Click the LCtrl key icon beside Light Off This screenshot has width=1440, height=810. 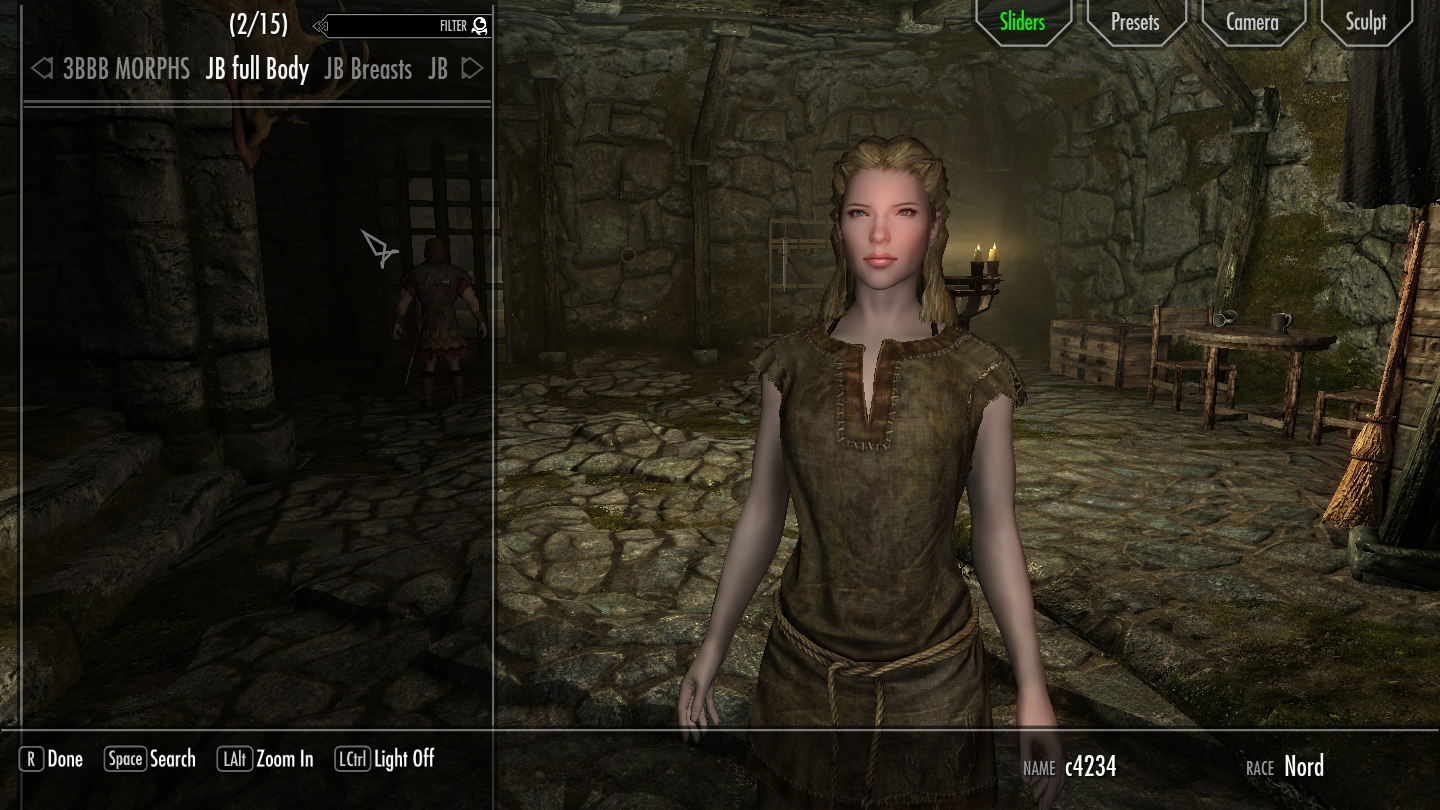(x=354, y=759)
